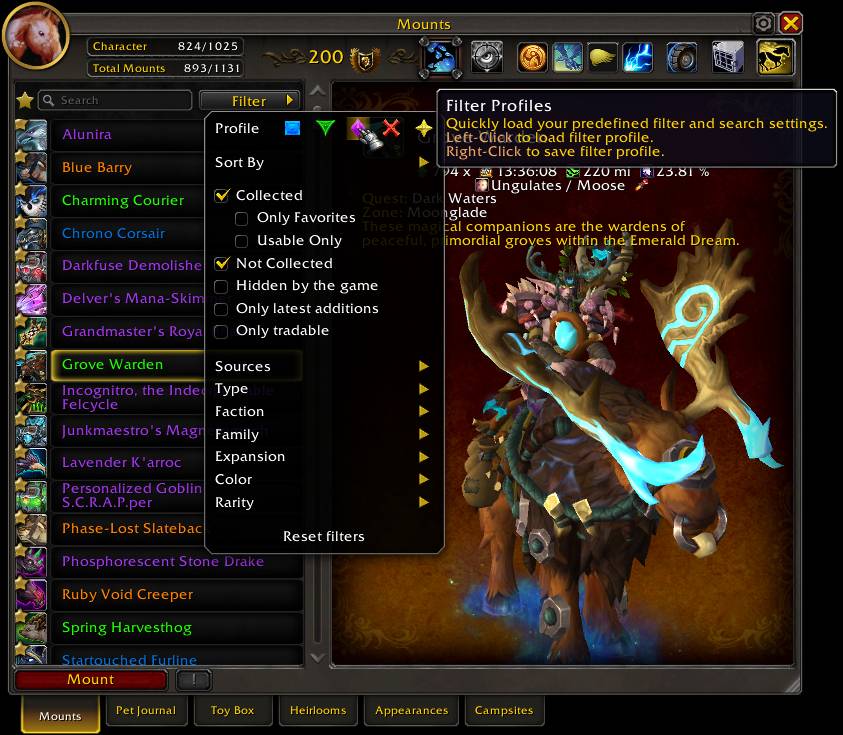Open the Rarity filter submenu

(x=322, y=503)
